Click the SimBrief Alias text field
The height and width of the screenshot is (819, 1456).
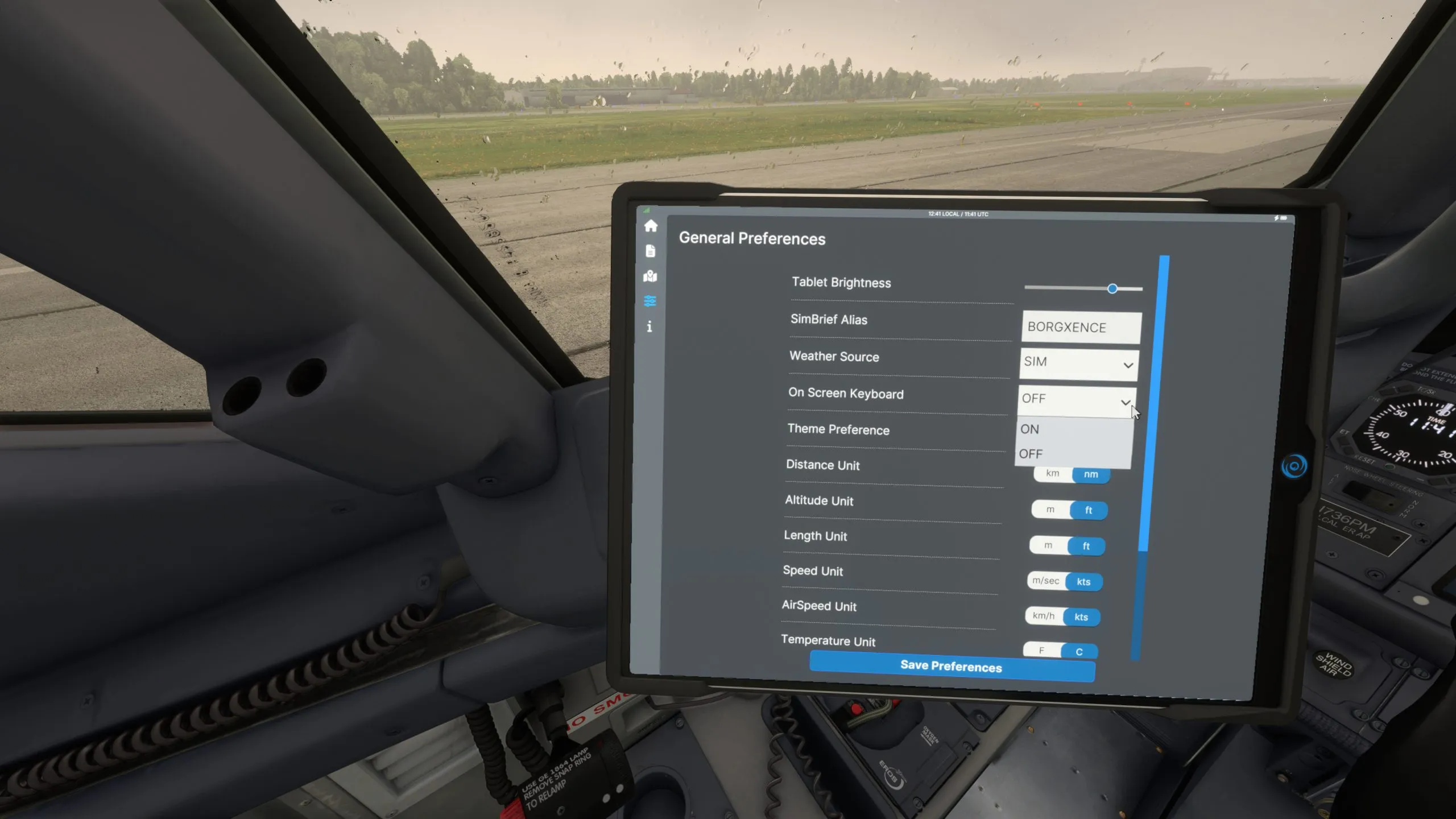click(x=1081, y=328)
